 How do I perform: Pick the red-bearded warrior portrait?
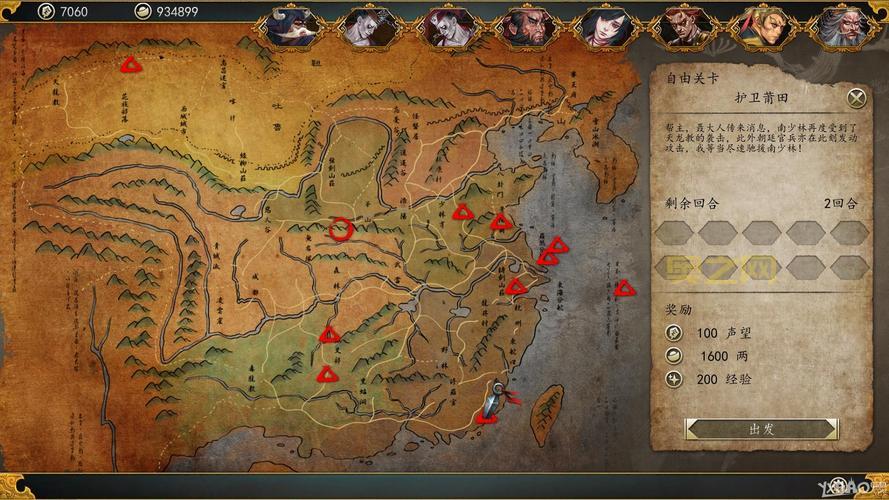coord(527,25)
